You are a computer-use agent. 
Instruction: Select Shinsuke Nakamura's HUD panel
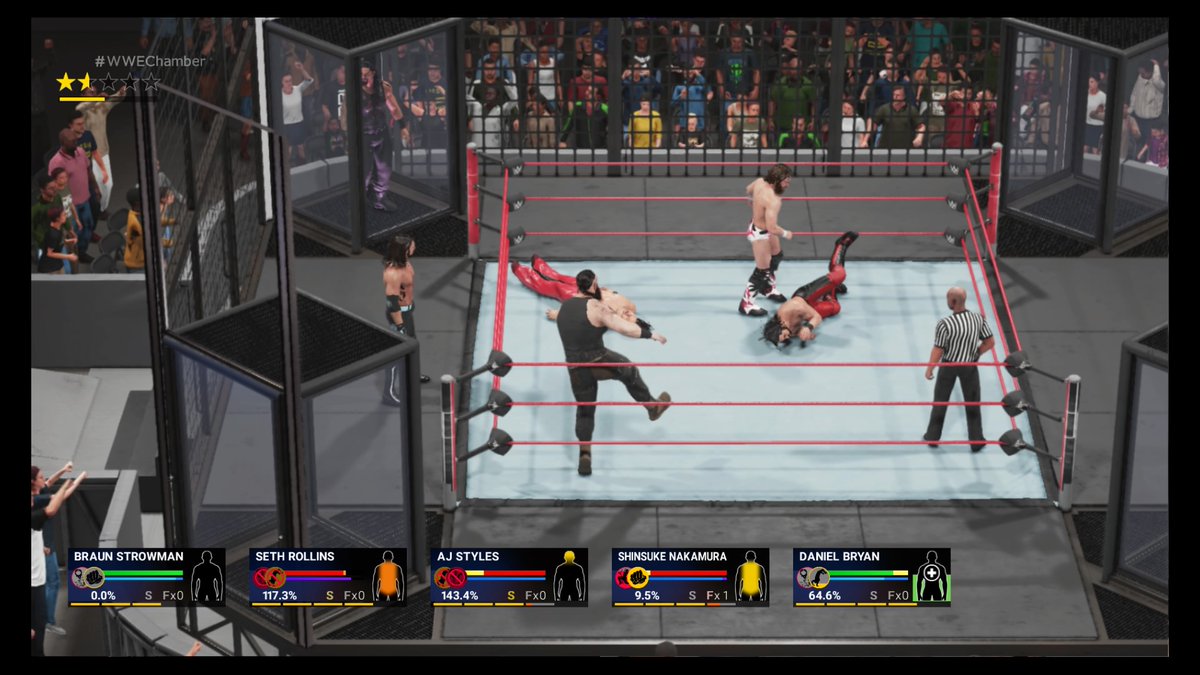coord(690,577)
